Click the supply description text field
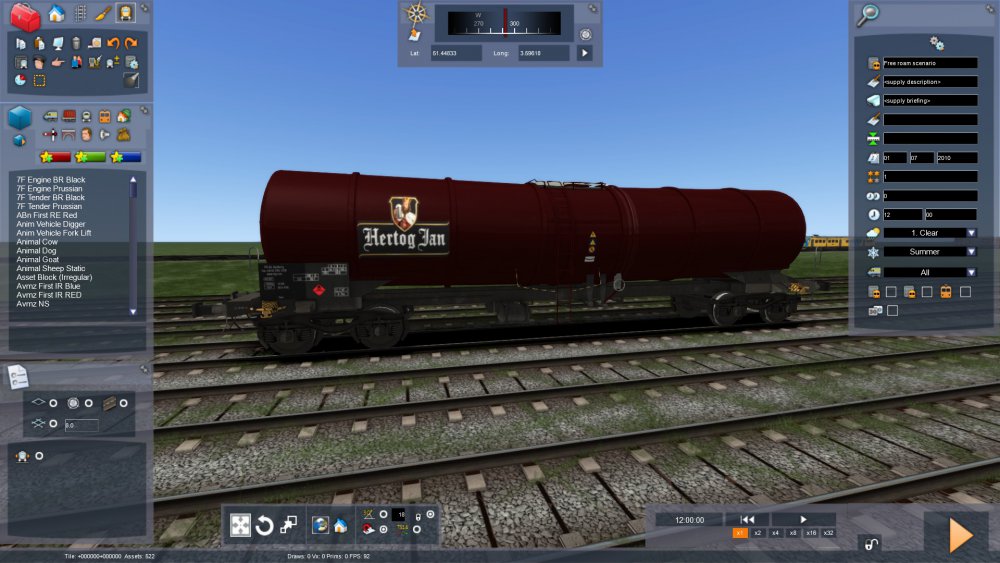This screenshot has width=1000, height=563. [x=929, y=82]
